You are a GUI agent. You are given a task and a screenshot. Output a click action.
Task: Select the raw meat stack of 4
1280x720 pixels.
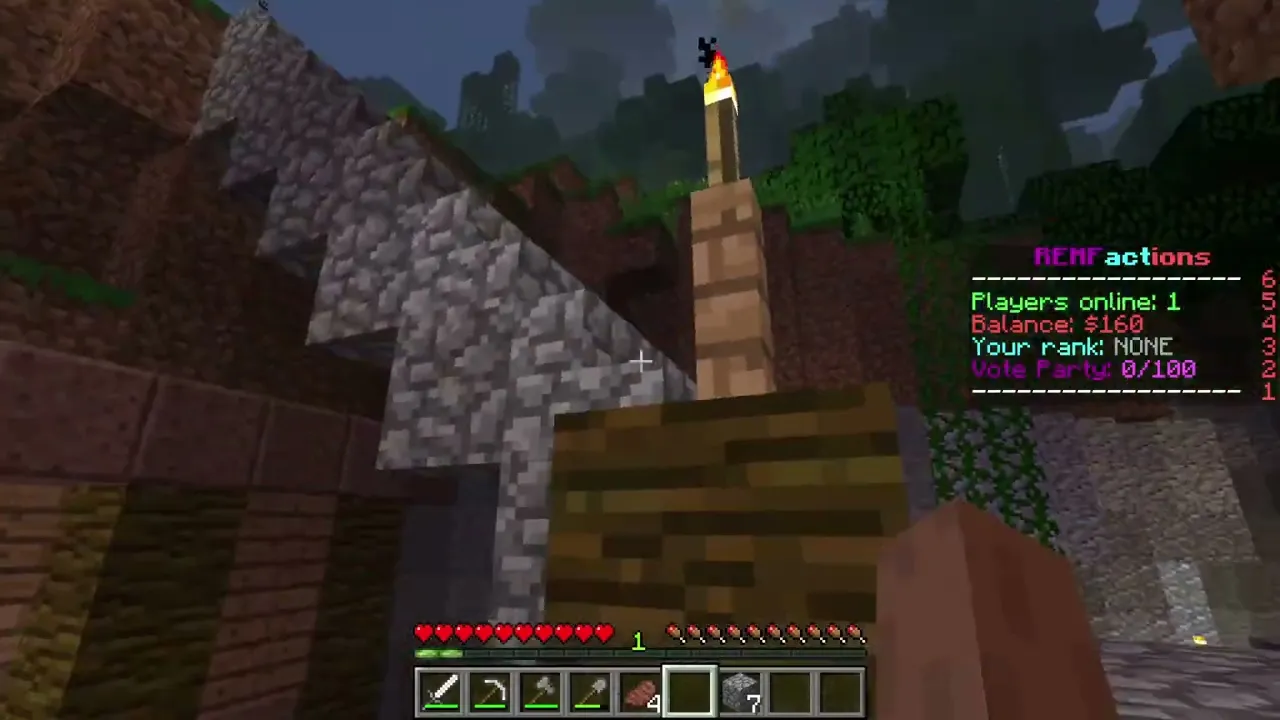(641, 692)
